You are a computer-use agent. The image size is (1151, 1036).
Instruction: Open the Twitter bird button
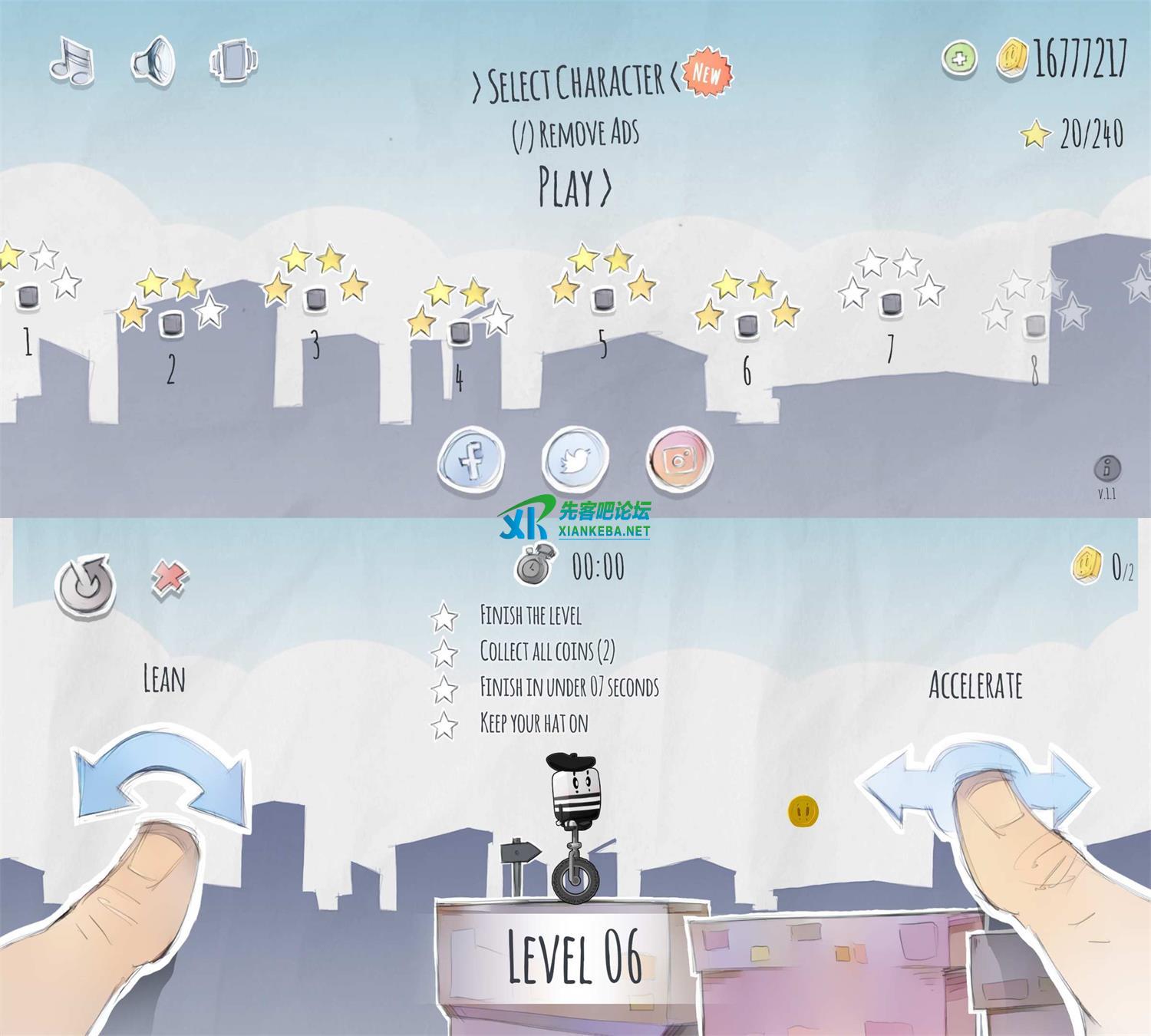tap(575, 460)
